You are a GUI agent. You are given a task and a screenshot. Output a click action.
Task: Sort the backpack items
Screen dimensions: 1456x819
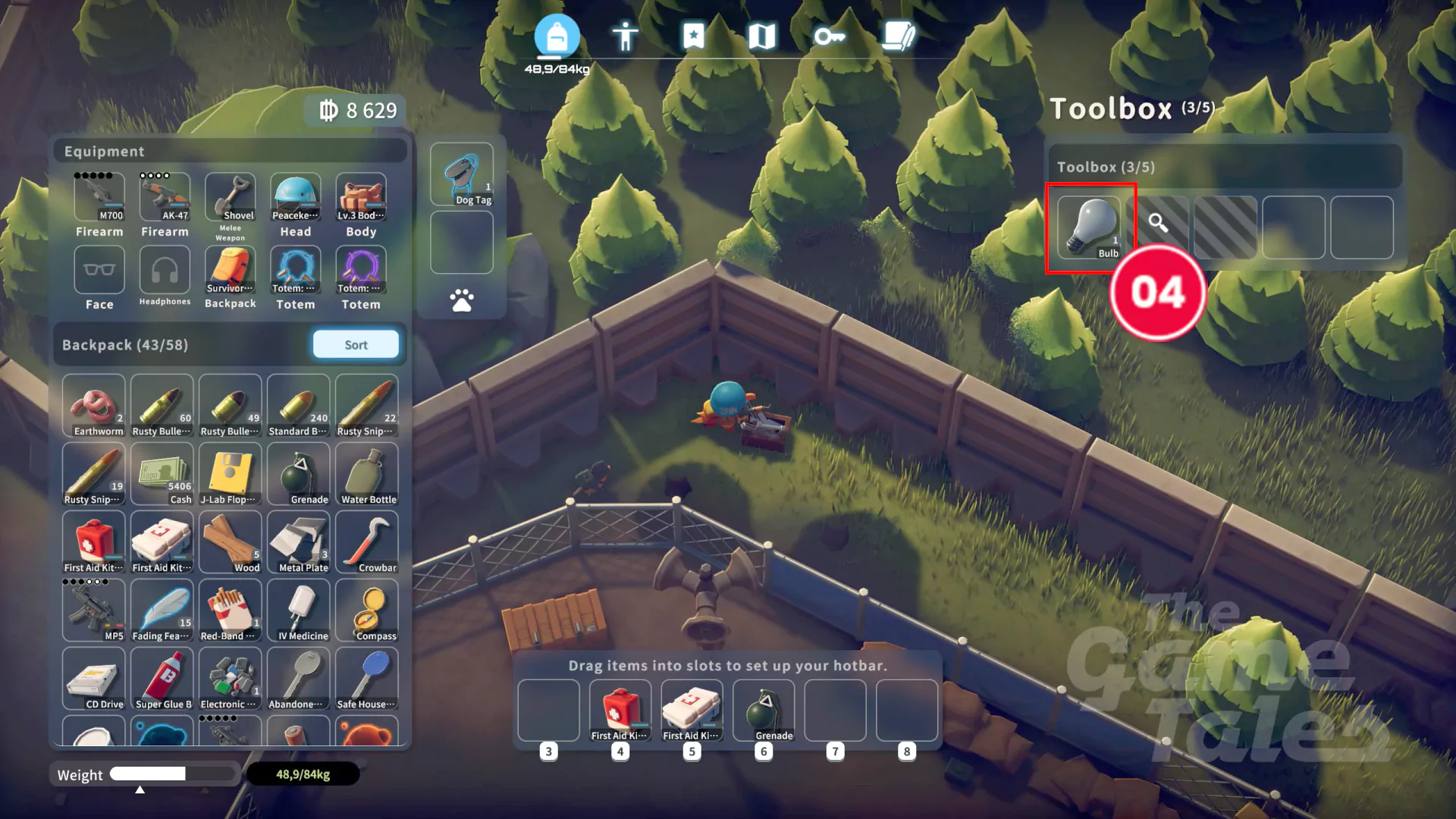(x=356, y=345)
